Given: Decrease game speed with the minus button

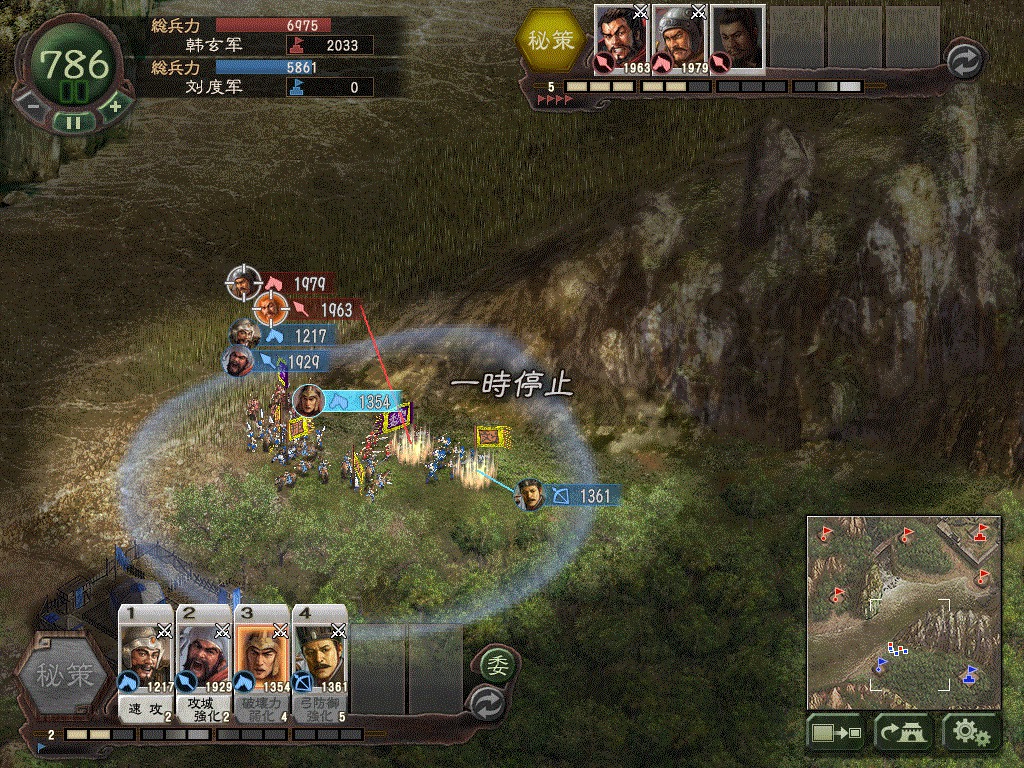Looking at the screenshot, I should click(x=32, y=105).
